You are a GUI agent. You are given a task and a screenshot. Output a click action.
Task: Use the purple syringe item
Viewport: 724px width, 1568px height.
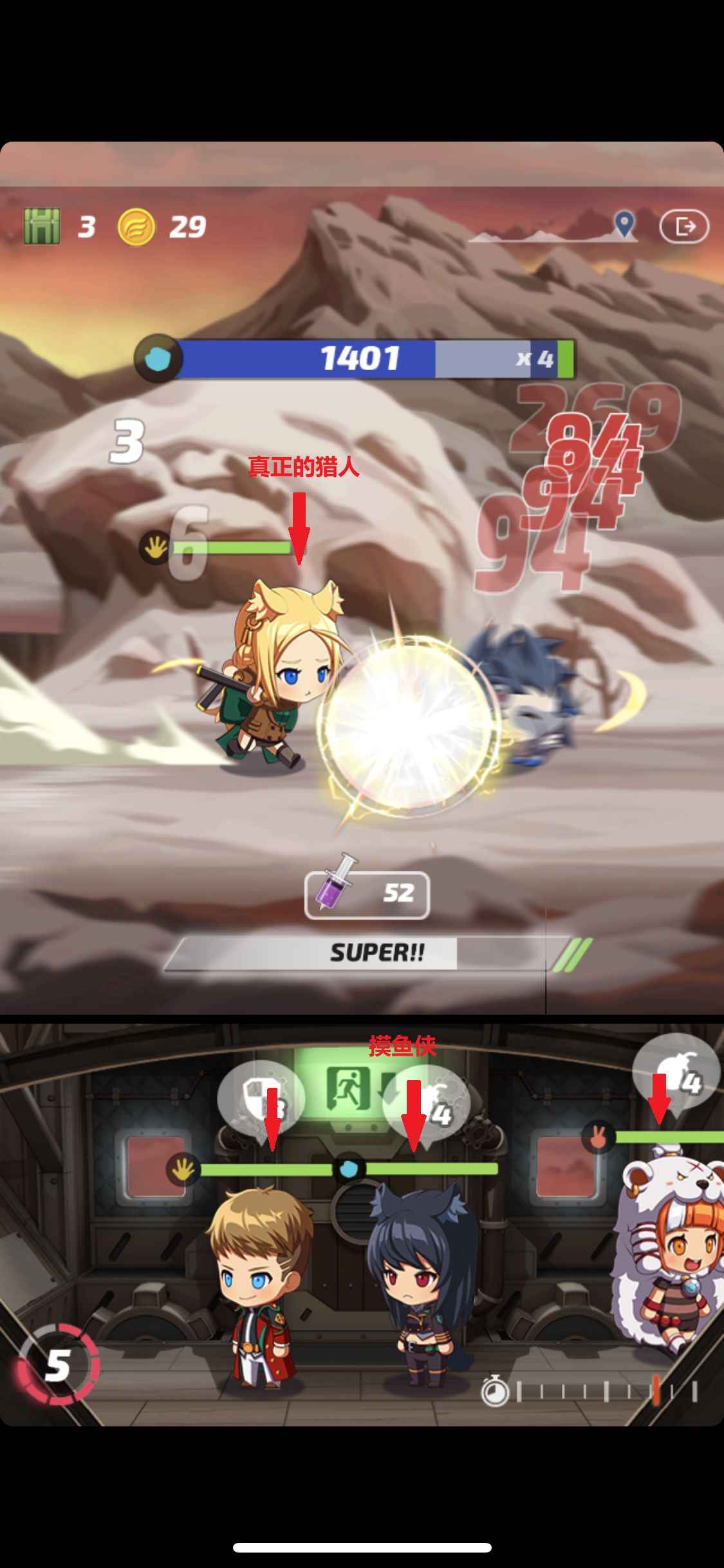coord(367,893)
